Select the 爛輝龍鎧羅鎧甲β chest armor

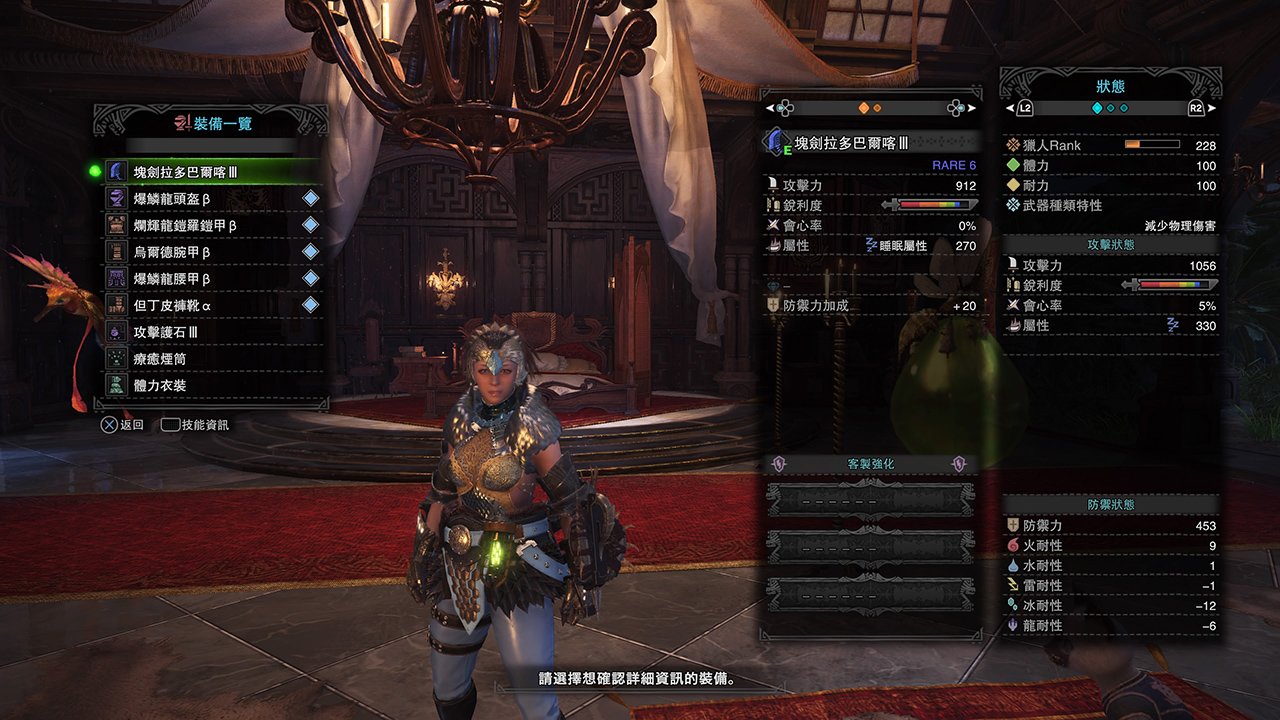(210, 226)
